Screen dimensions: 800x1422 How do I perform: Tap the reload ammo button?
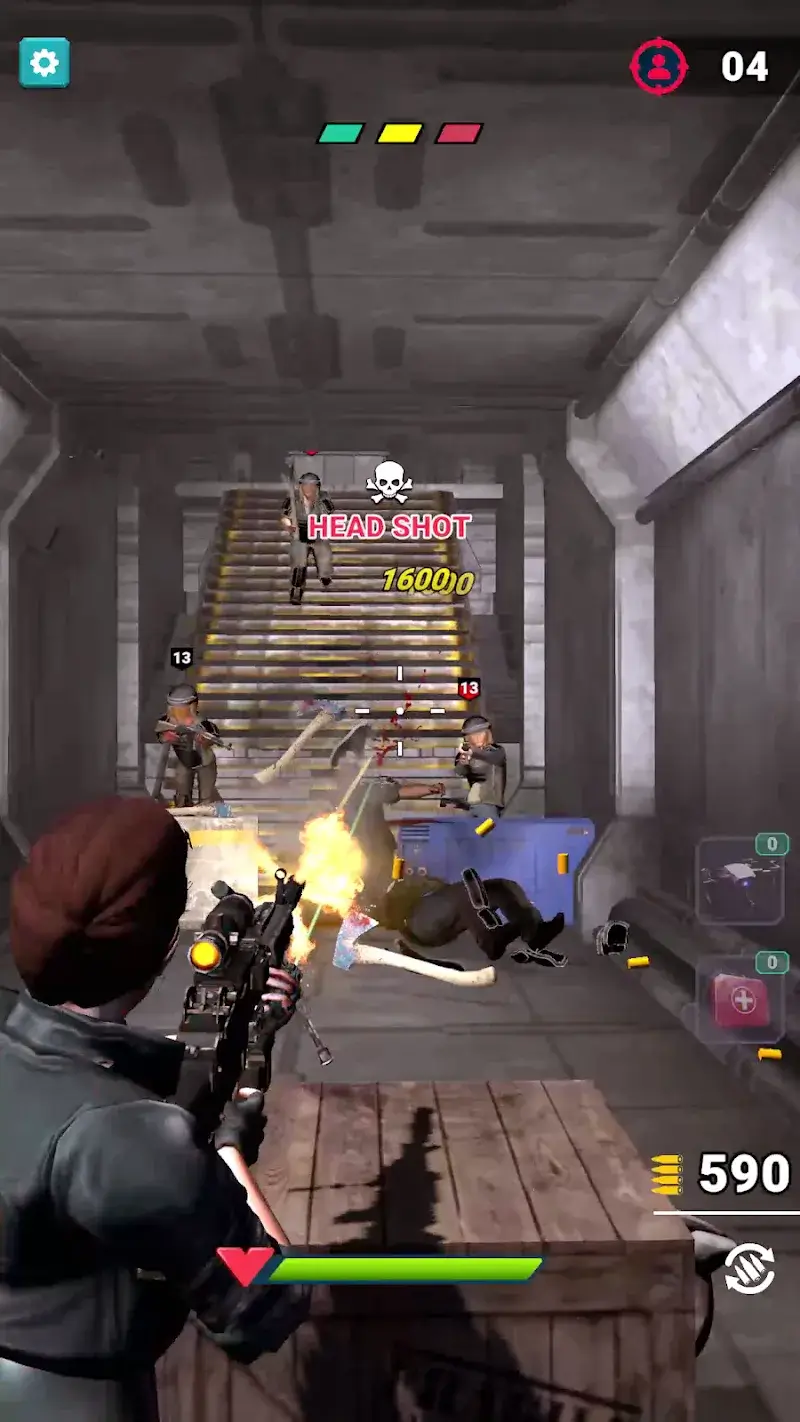(749, 1269)
